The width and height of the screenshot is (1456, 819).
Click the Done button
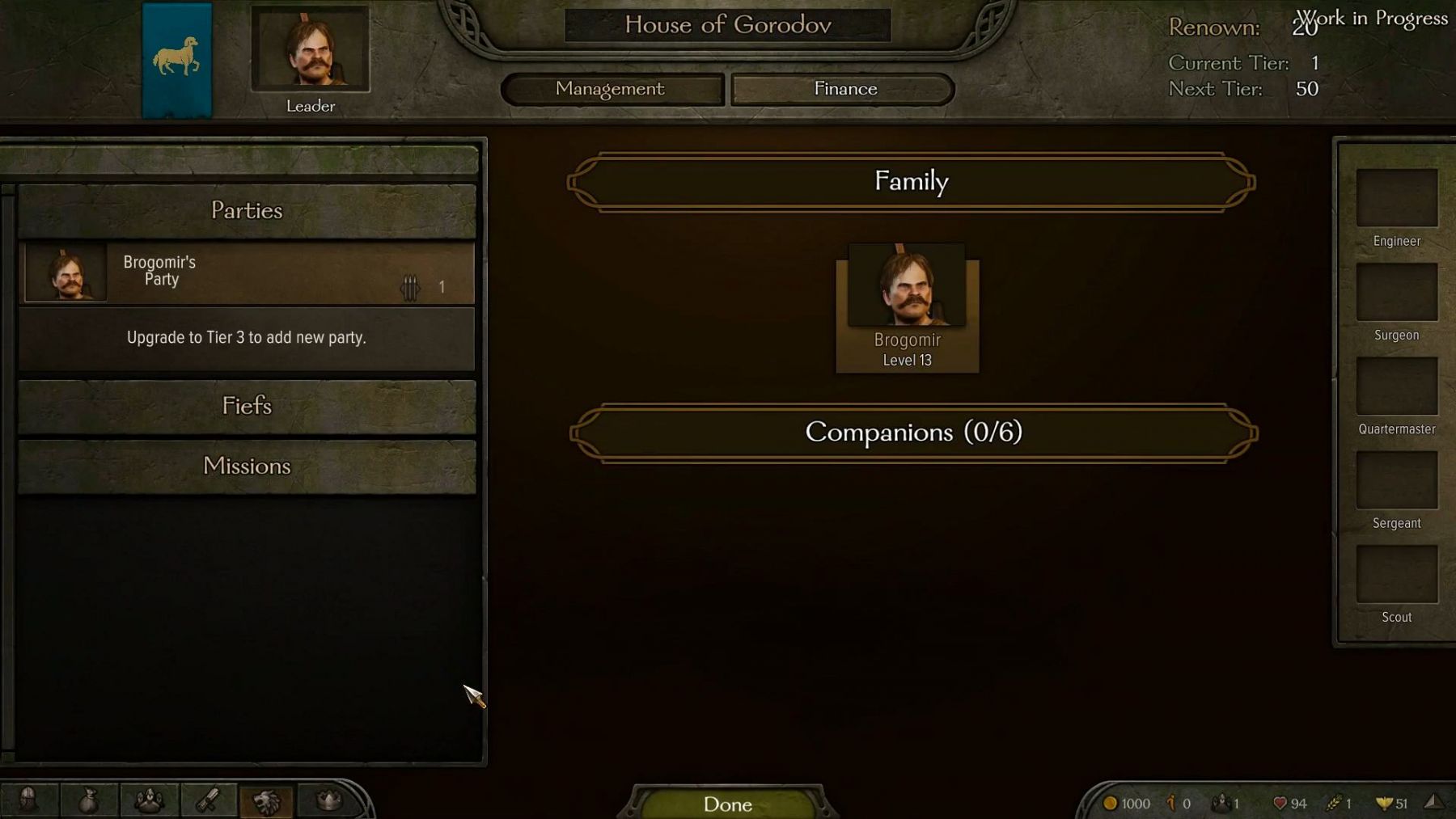(727, 804)
